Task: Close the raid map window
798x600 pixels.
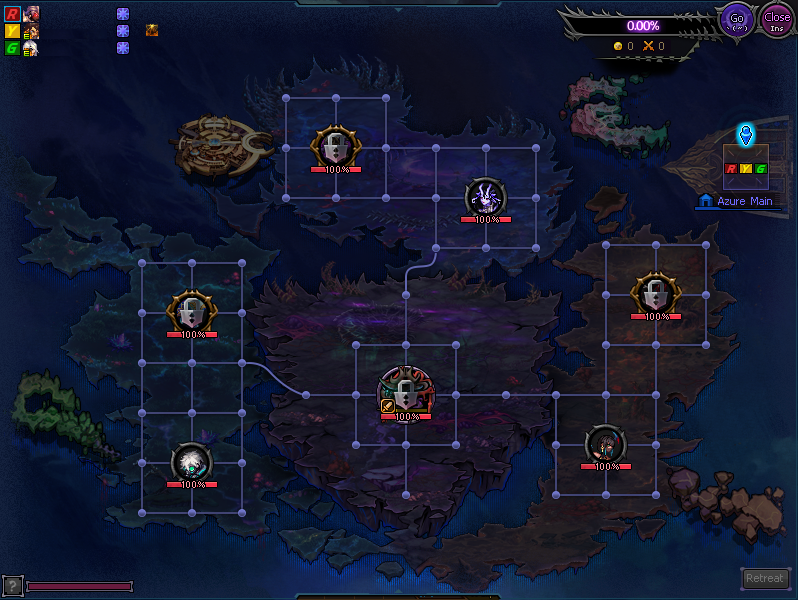Action: (777, 19)
